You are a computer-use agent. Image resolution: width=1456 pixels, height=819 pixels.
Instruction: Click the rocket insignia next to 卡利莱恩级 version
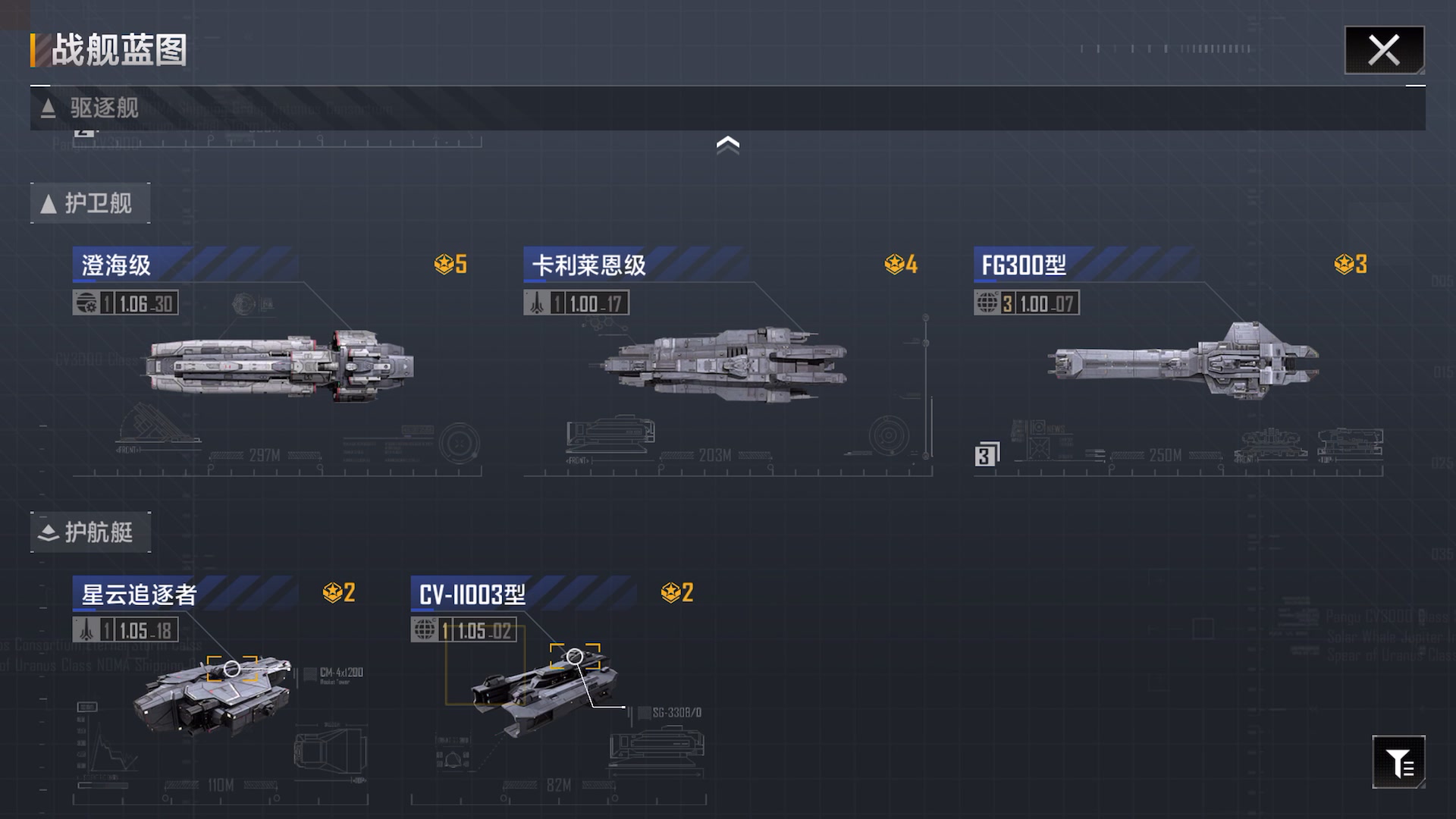(536, 303)
